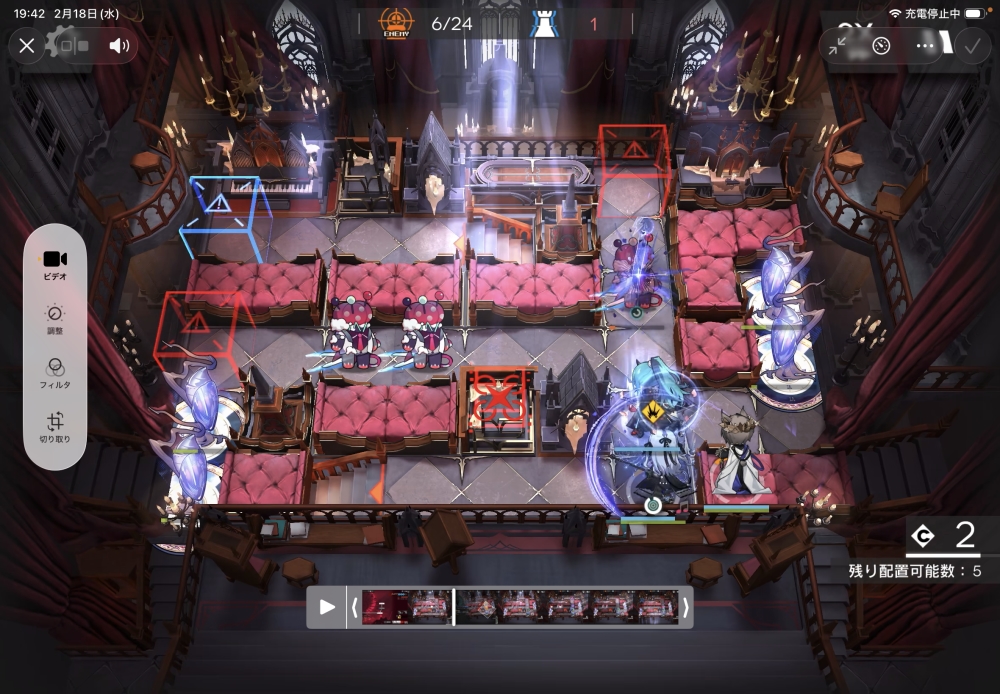
Task: Open the フィルタ filter tab
Action: click(55, 373)
